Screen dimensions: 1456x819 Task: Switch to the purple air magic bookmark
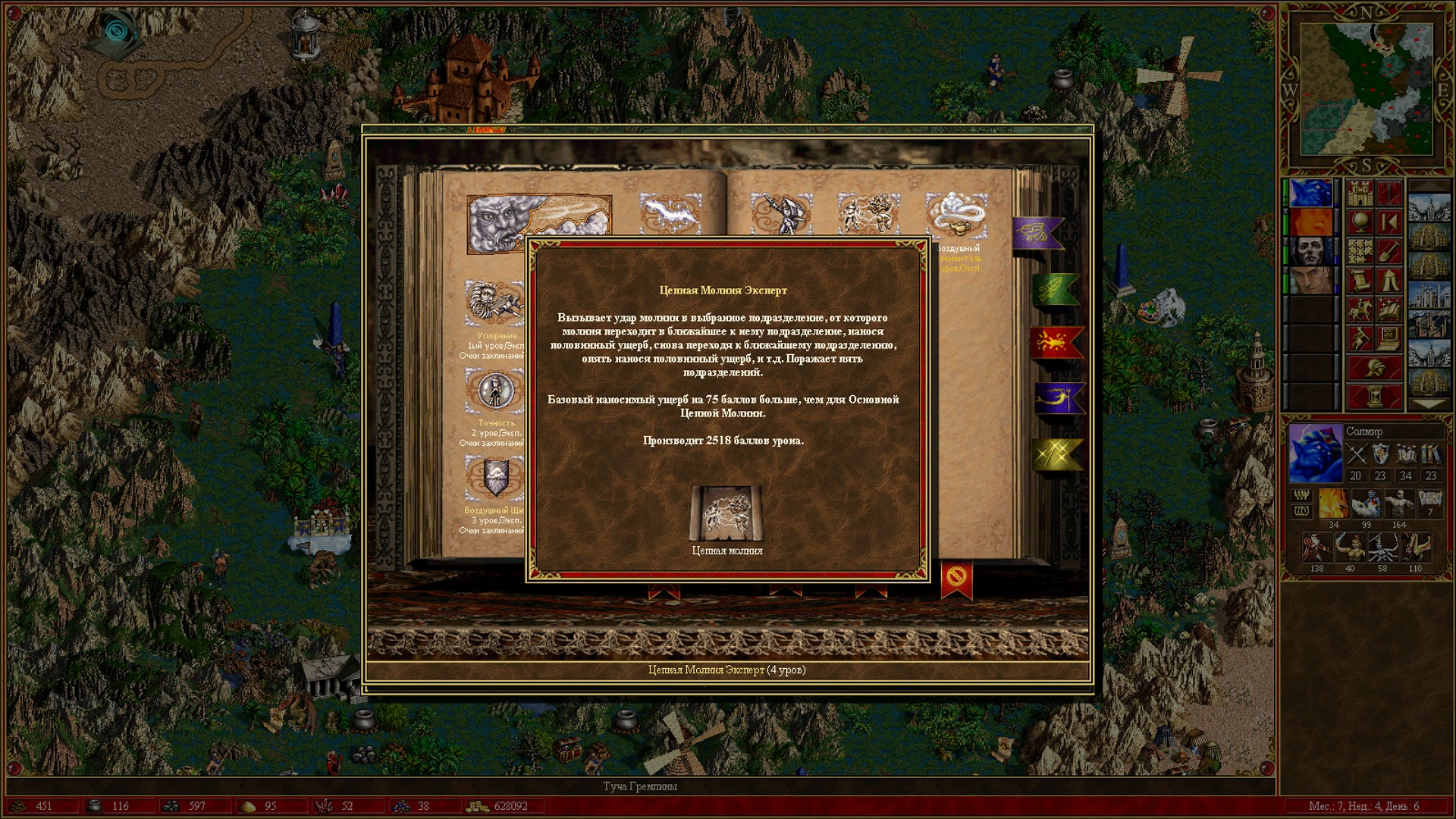point(1037,233)
